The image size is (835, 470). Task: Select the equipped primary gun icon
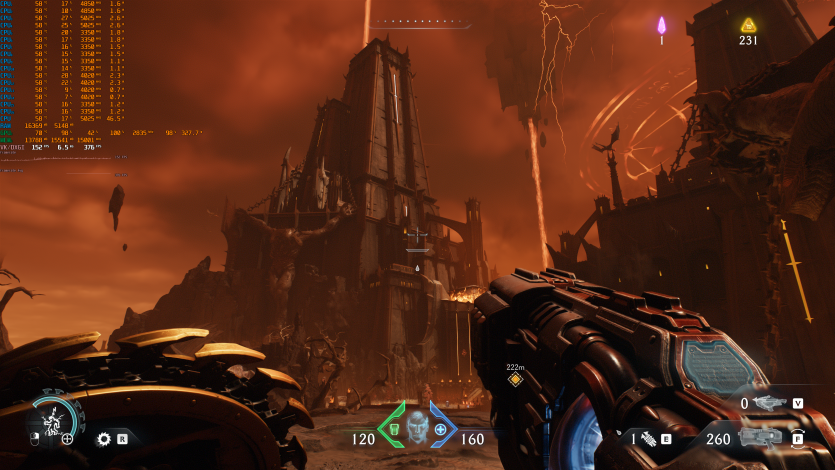click(761, 437)
